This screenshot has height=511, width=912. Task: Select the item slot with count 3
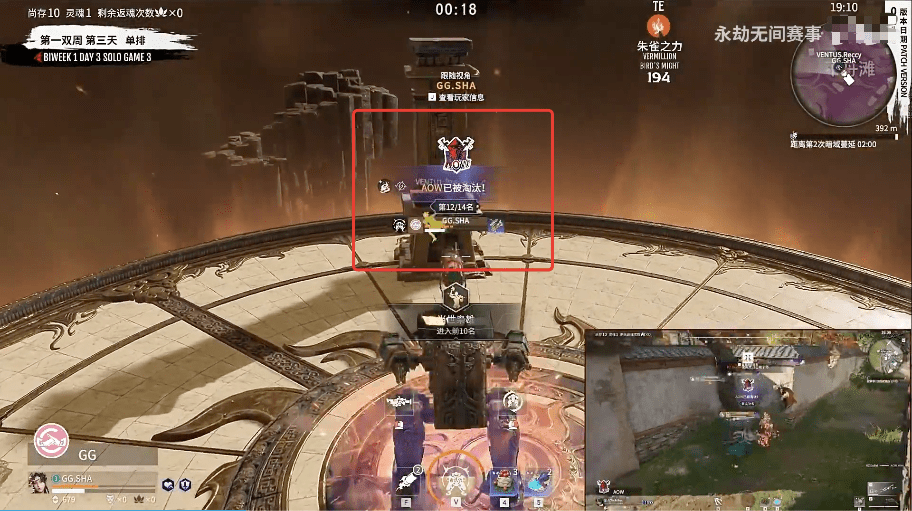(x=503, y=479)
